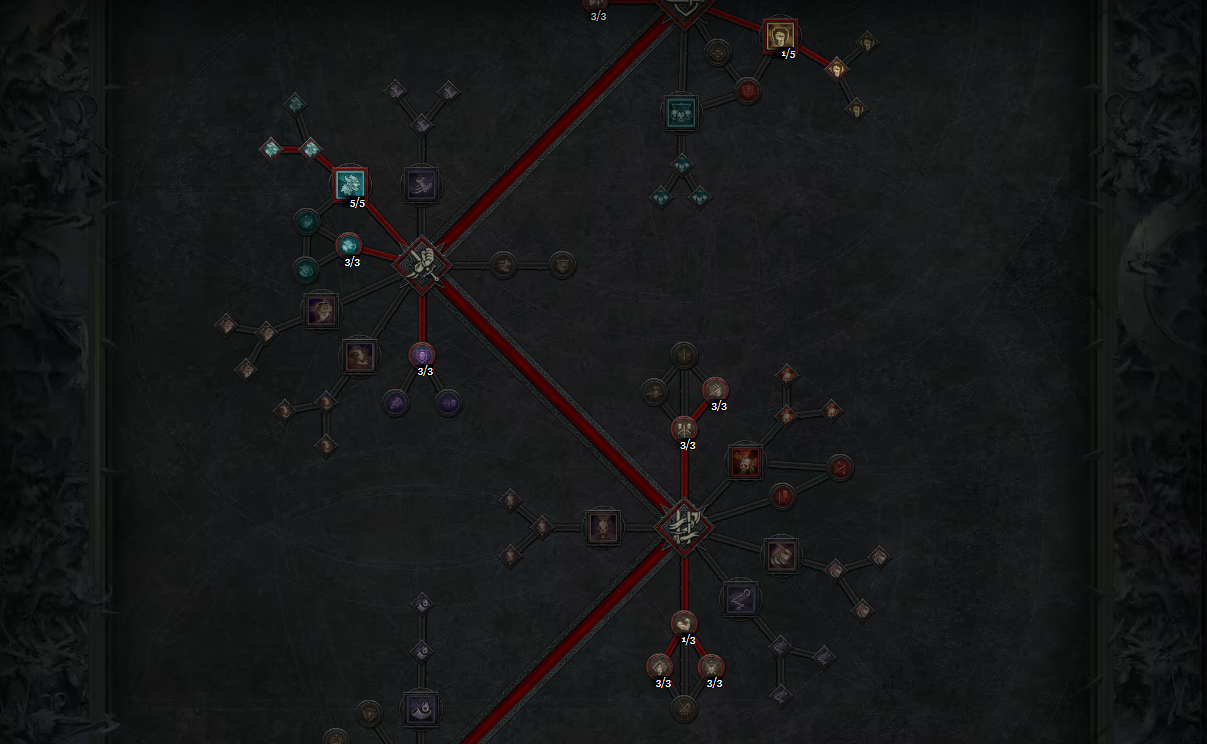1207x744 pixels.
Task: Click the red shield passive node
Action: 747,92
